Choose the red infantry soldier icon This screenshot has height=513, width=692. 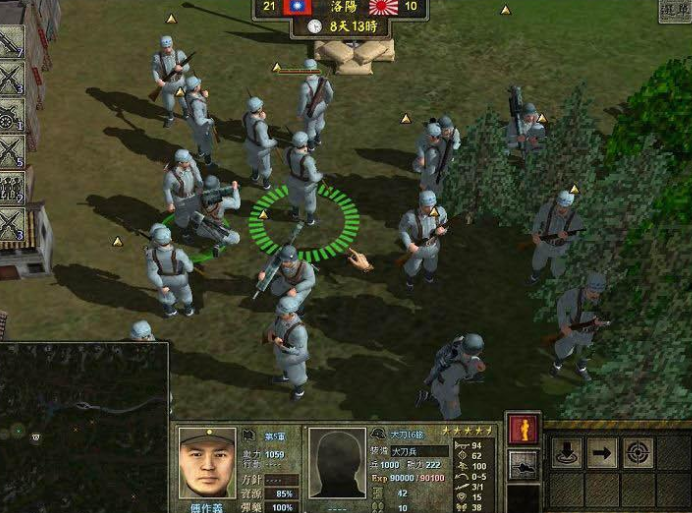coord(523,430)
